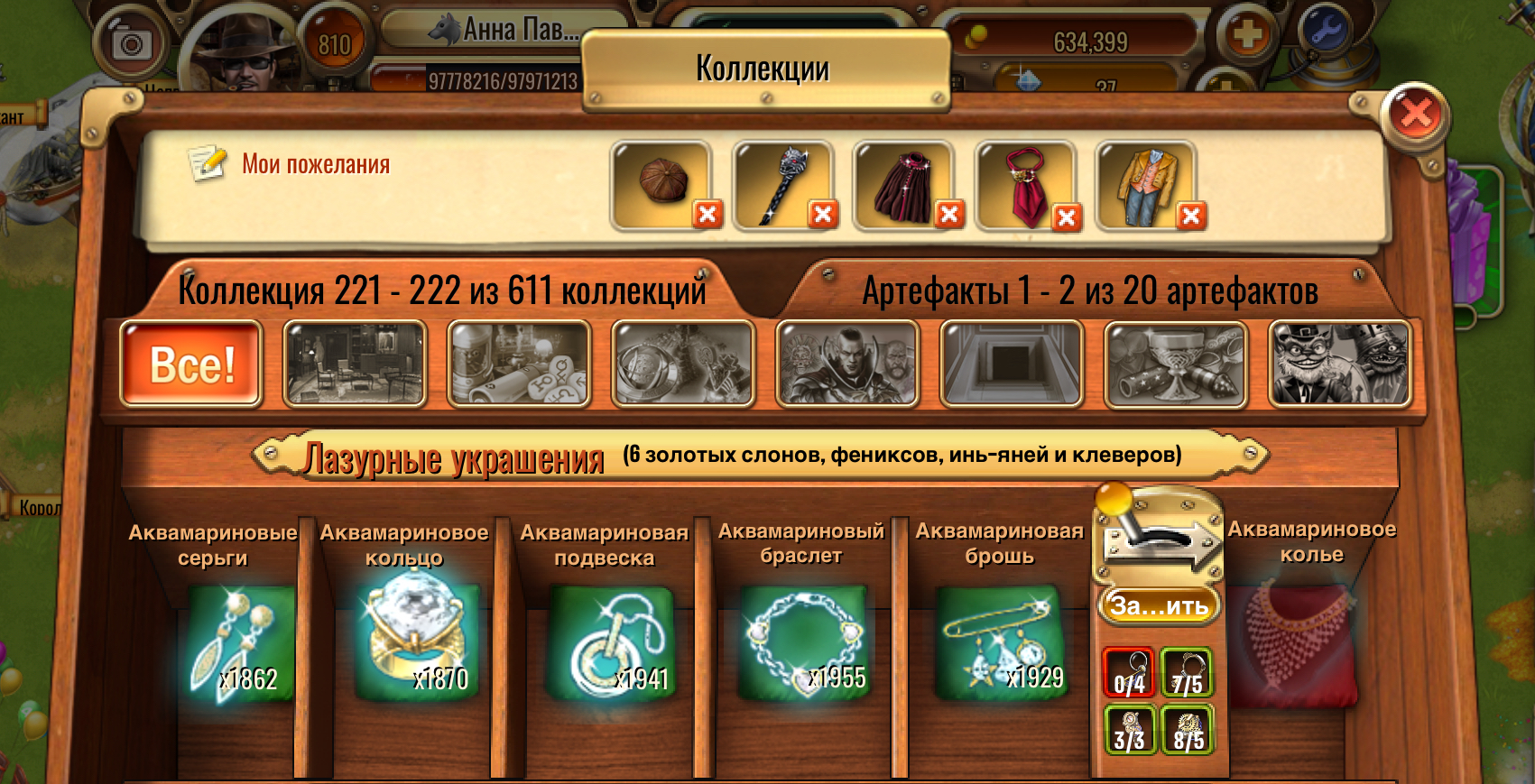Image resolution: width=1535 pixels, height=784 pixels.
Task: Click the red-bordered 0/4 ingredient icon
Action: [1127, 673]
